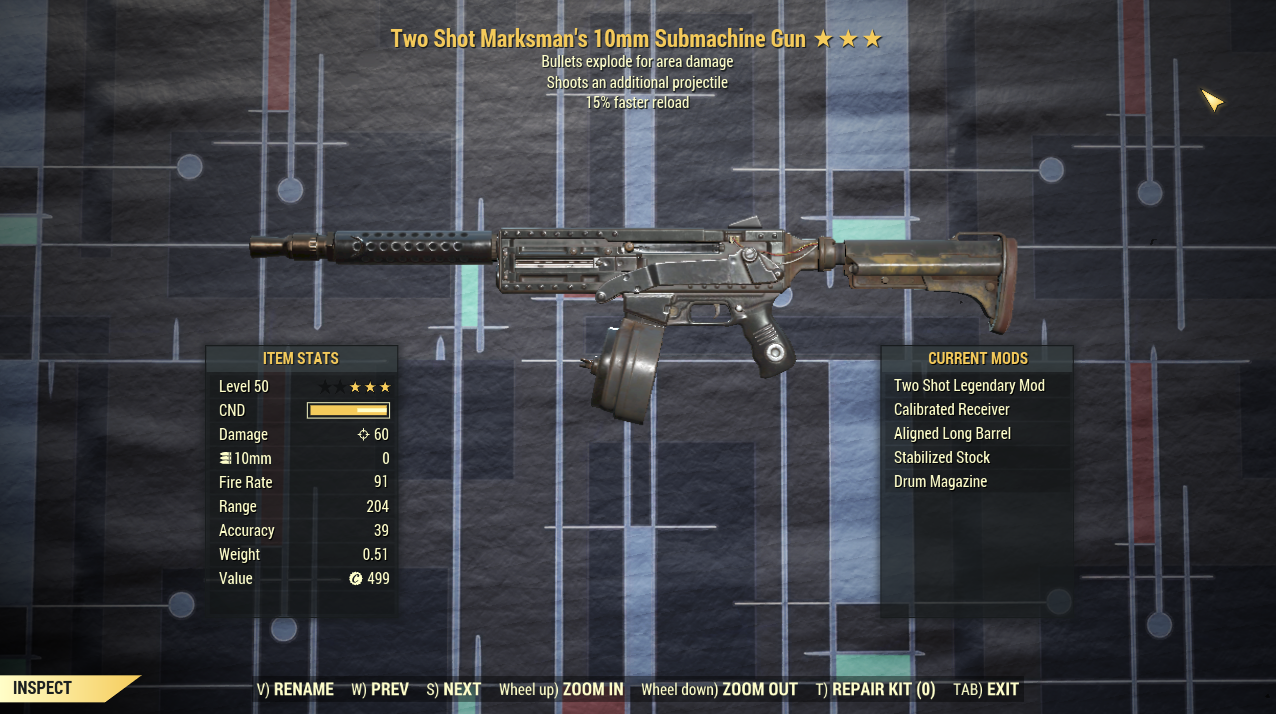Rename the 10mm Submachine Gun
Viewport: 1276px width, 714px height.
point(296,689)
